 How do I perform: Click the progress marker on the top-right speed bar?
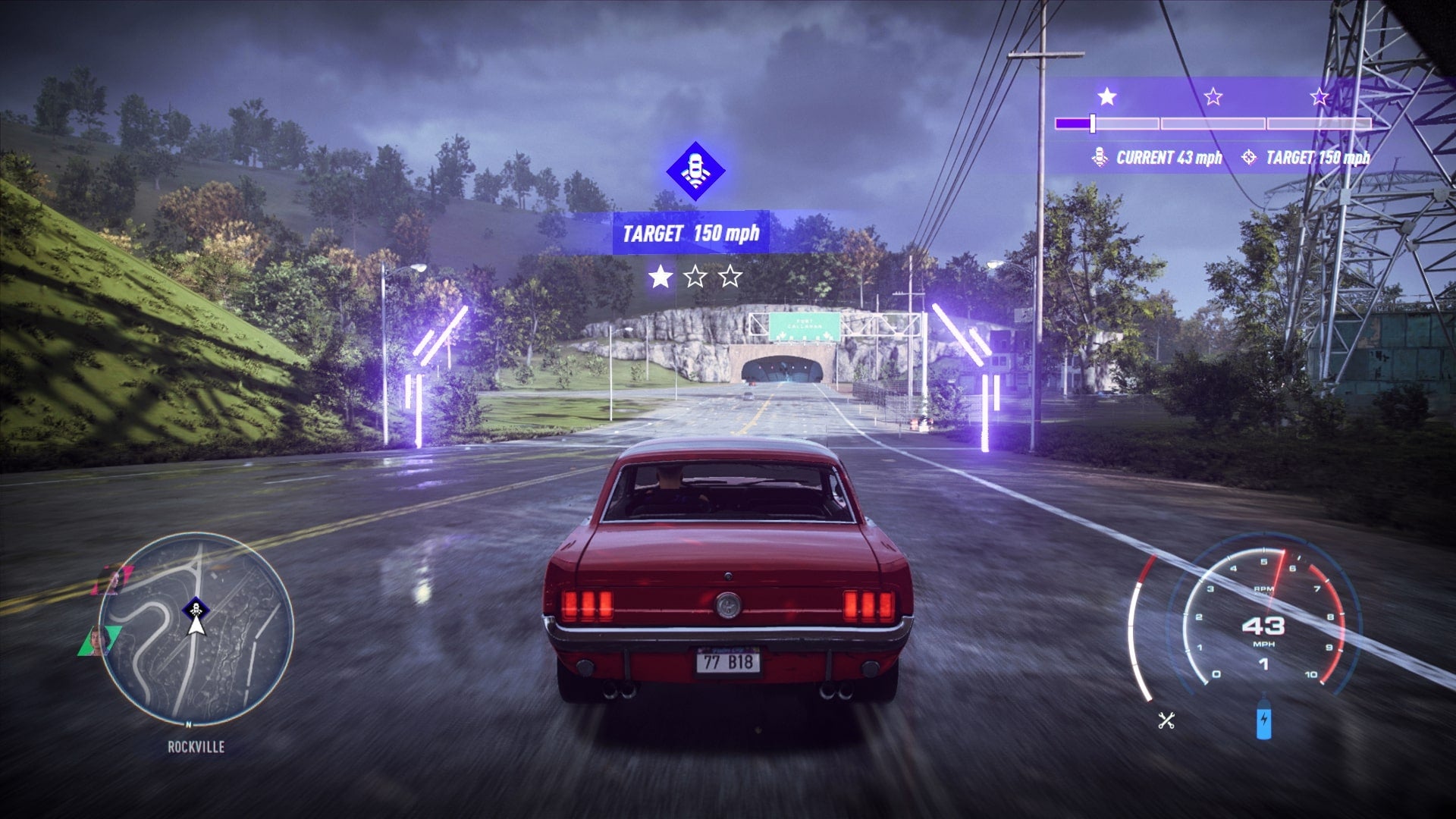tap(1092, 123)
